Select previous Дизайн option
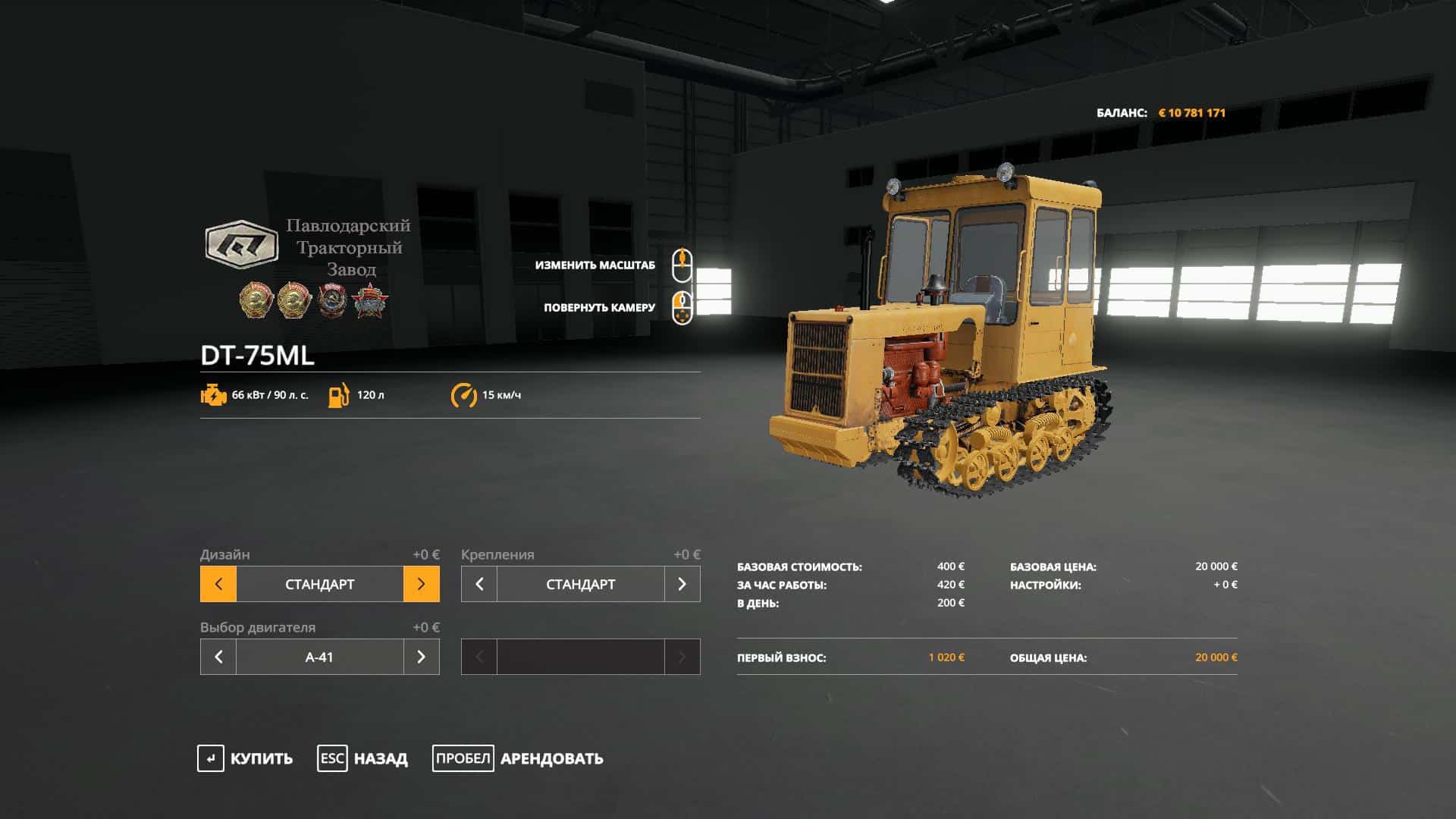 pos(218,584)
